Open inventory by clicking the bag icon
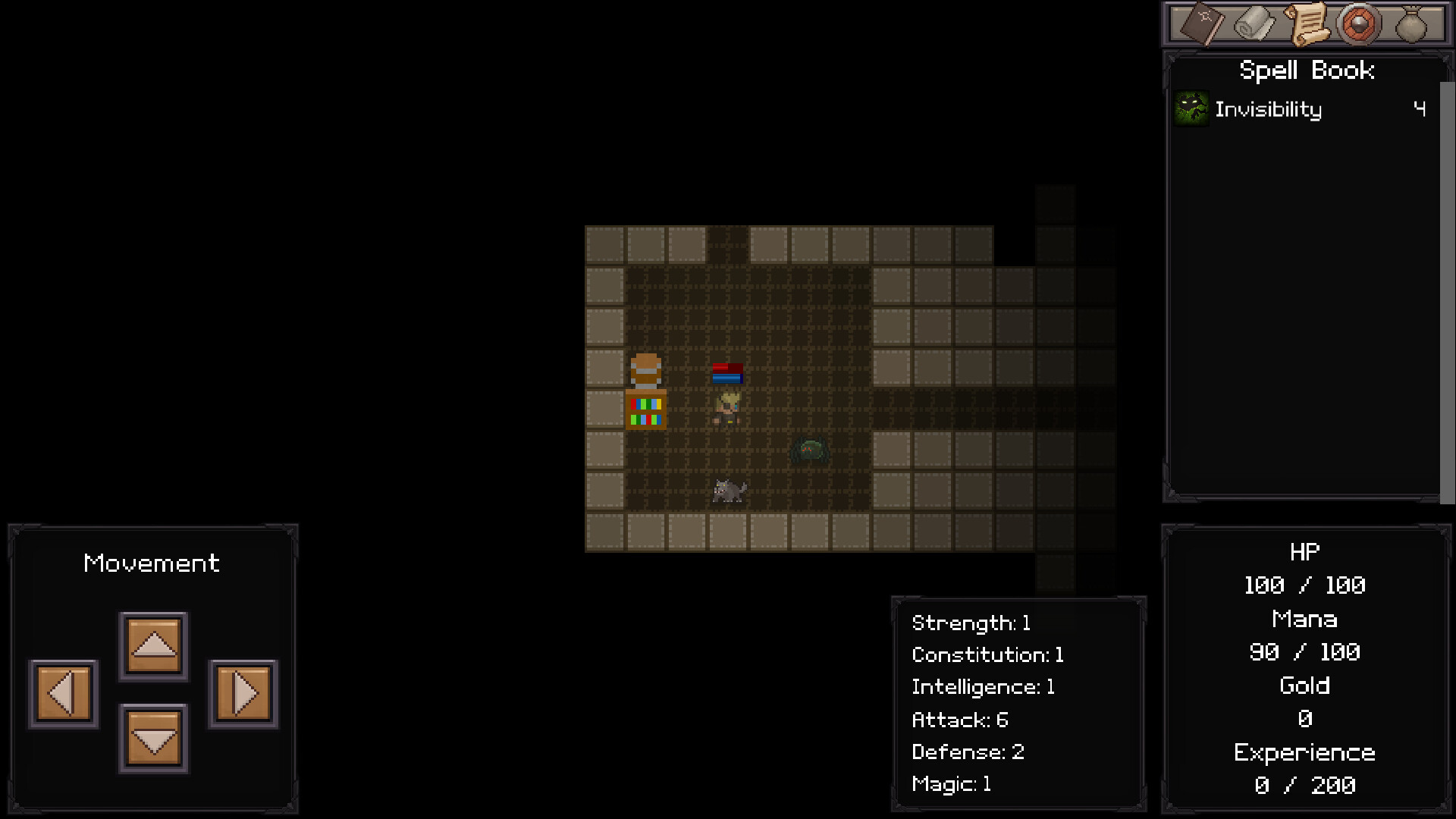 1411,24
